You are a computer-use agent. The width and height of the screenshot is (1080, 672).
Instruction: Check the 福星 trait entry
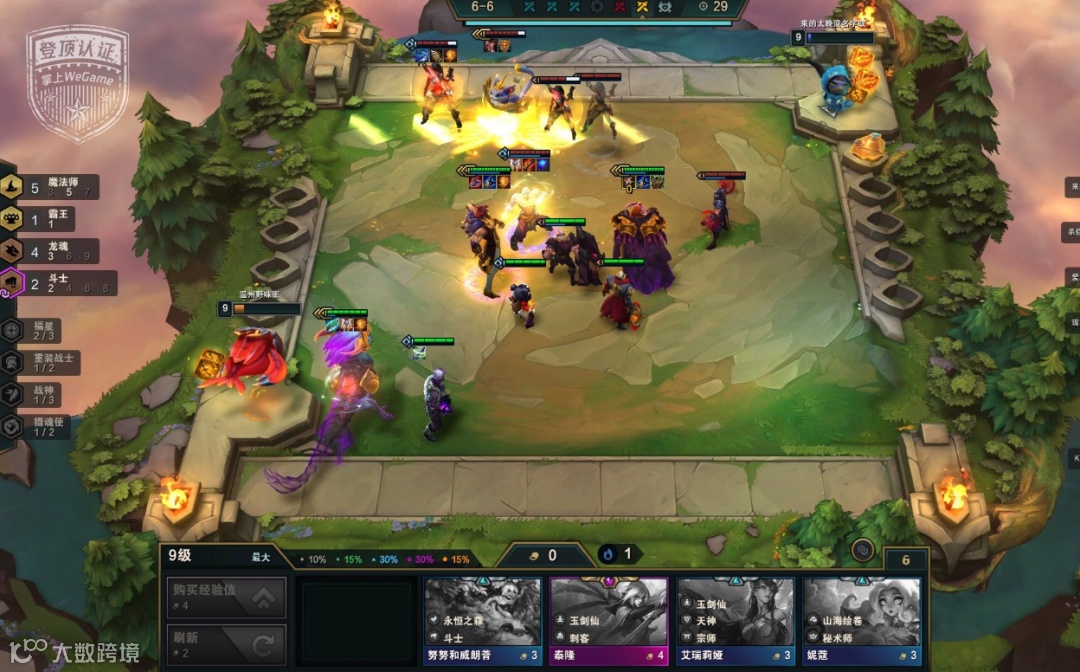[38, 329]
